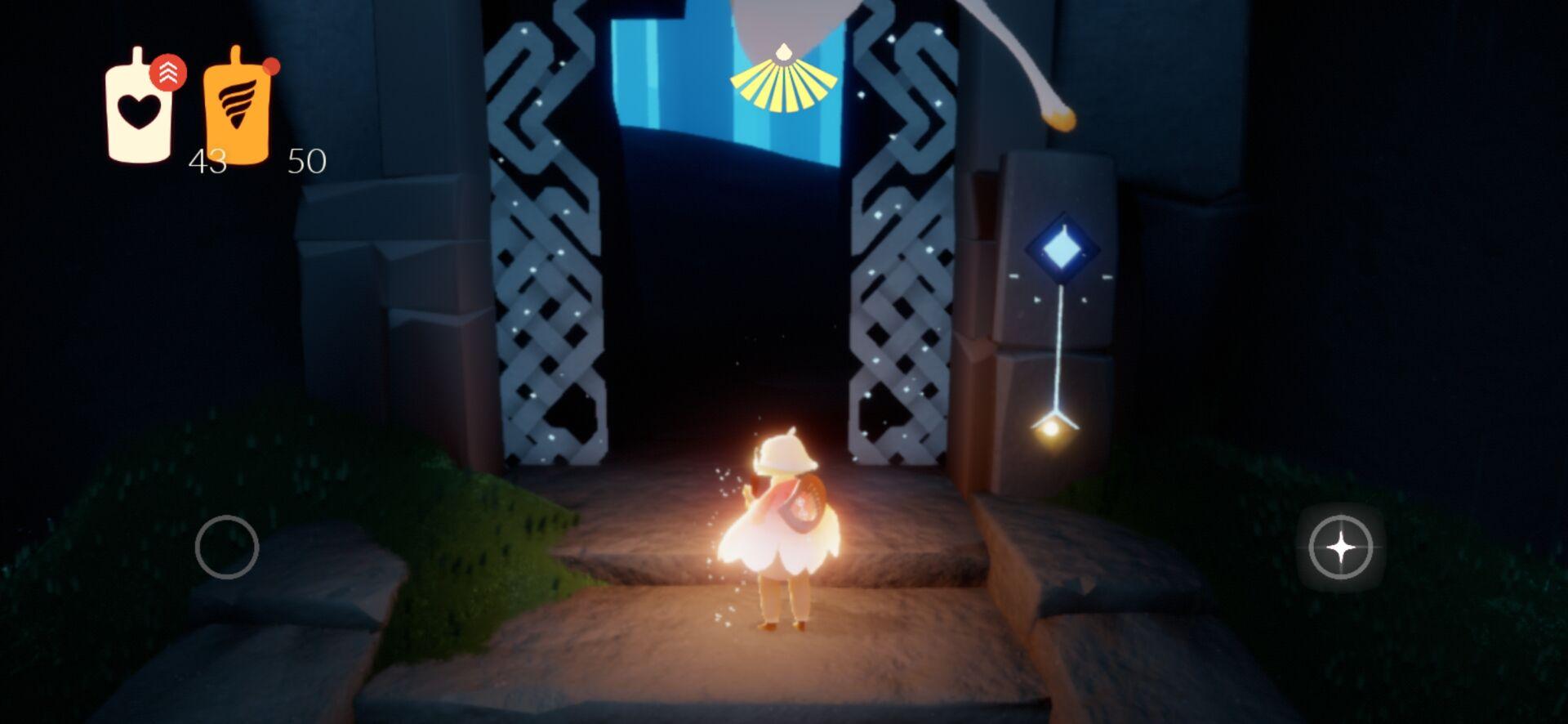Click the hollow circle movement joystick
Screen dimensions: 1568x724
coord(227,547)
